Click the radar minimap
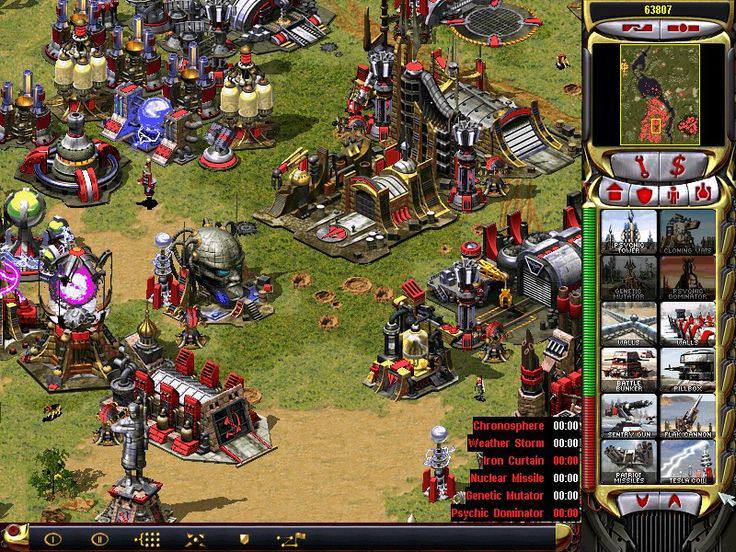 click(659, 92)
